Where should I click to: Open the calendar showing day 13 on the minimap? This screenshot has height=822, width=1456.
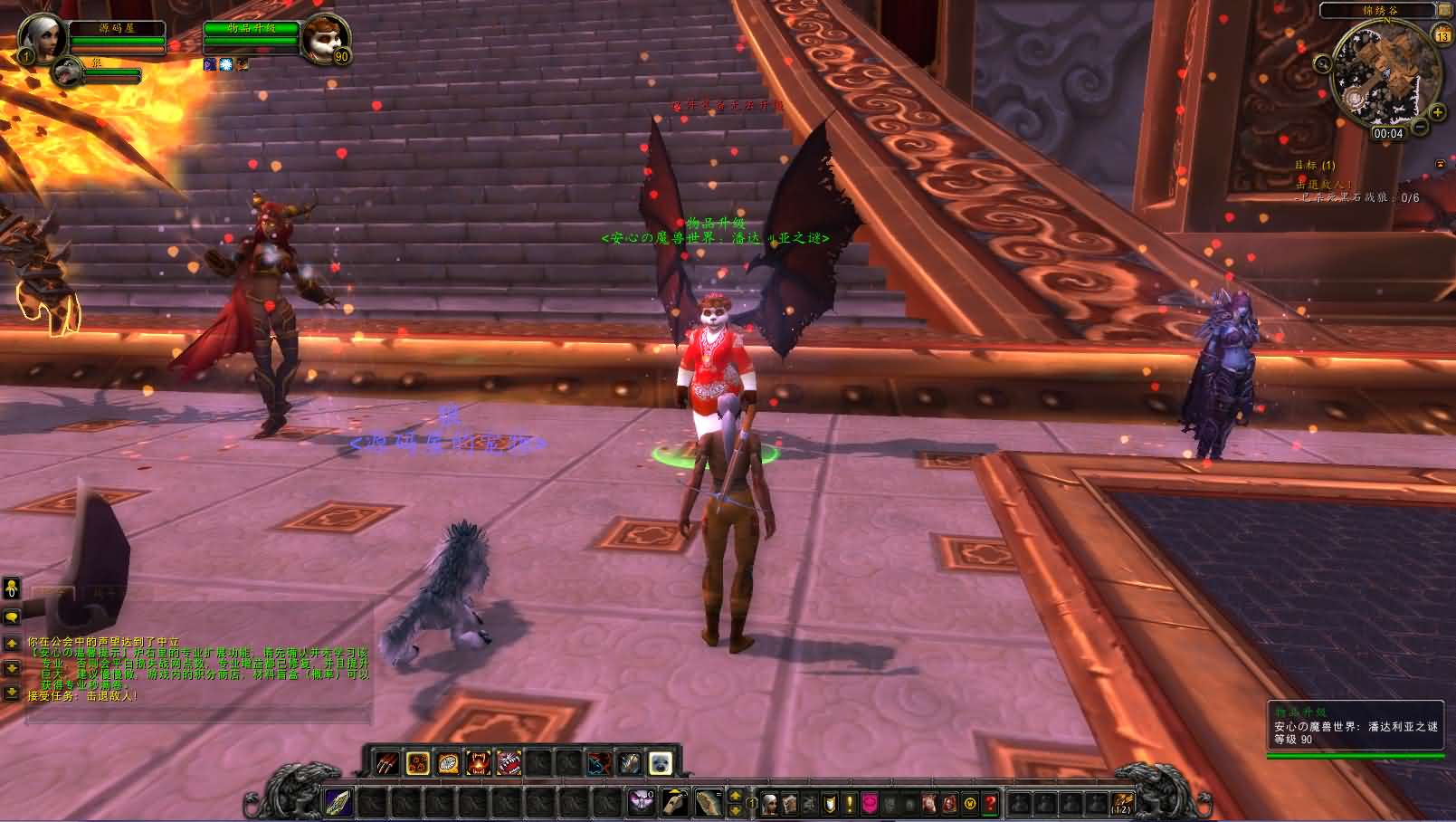(1442, 34)
